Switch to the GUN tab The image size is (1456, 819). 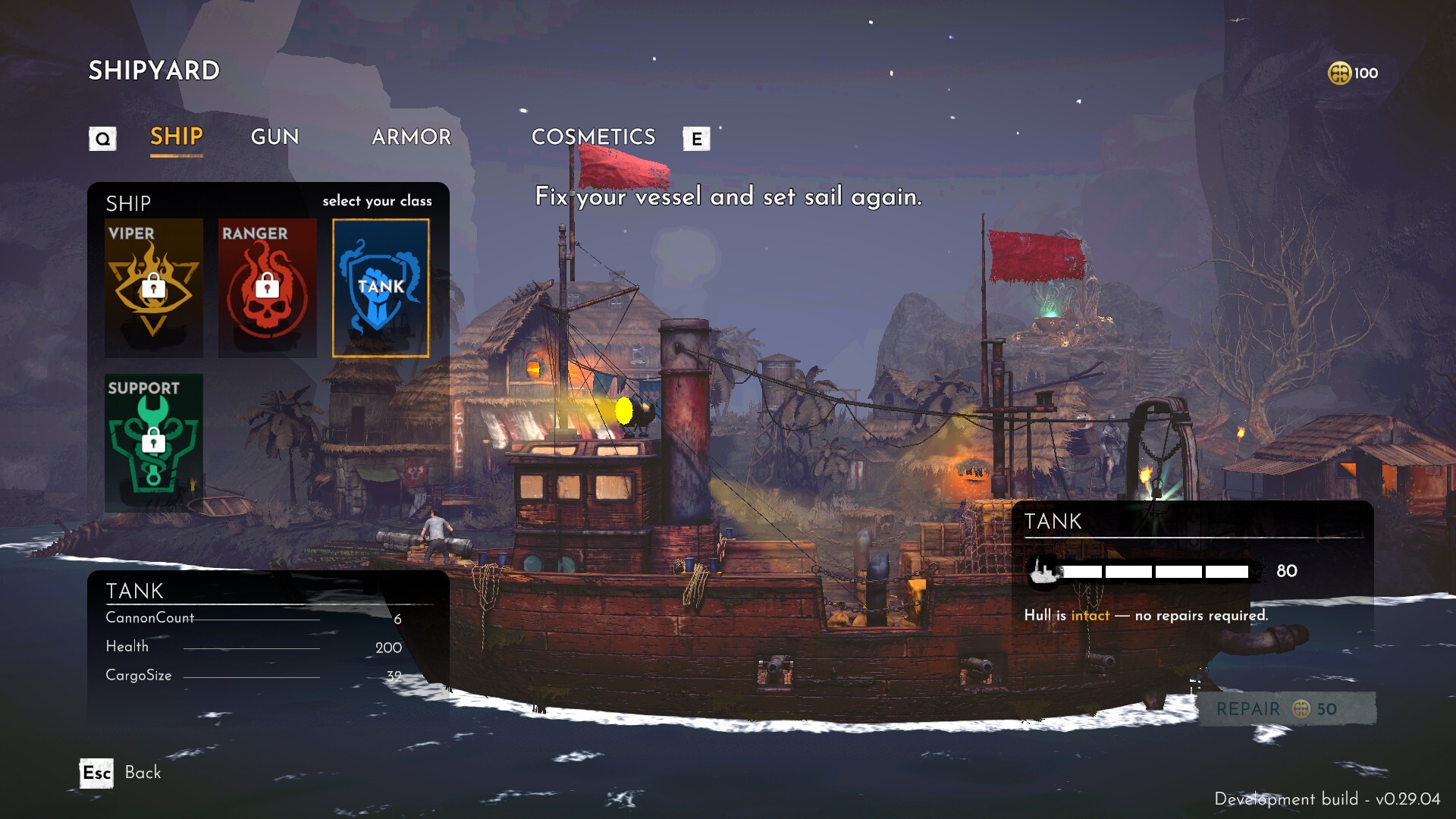[x=275, y=137]
